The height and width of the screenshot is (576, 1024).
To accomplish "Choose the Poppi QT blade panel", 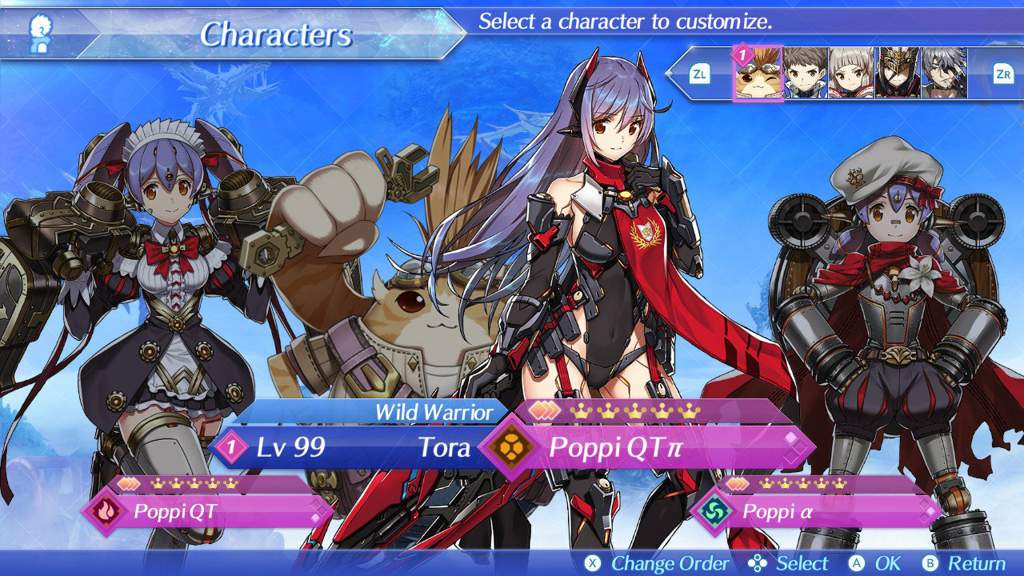I will [208, 513].
